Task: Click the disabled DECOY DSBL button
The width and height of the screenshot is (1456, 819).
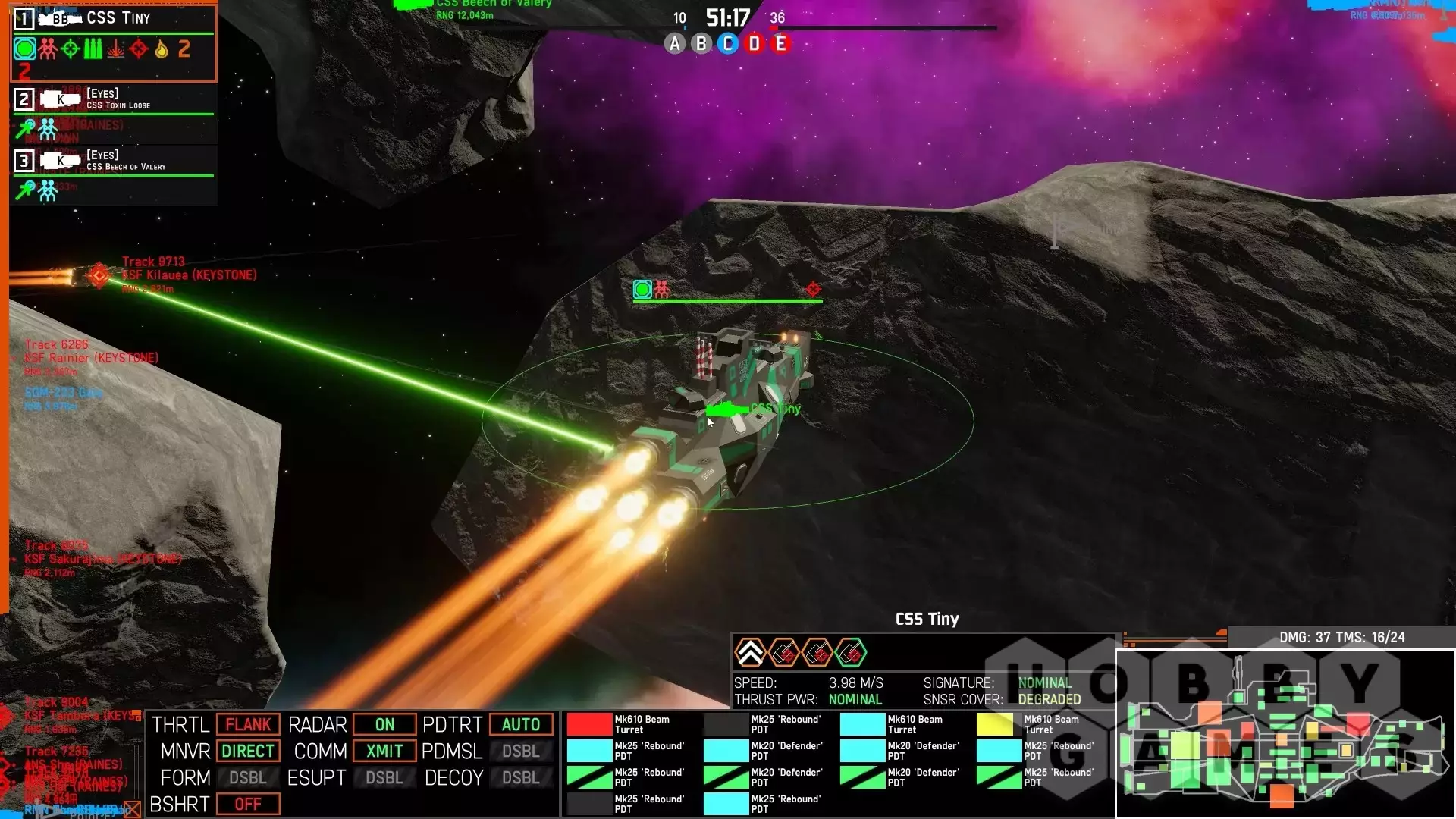Action: [521, 778]
